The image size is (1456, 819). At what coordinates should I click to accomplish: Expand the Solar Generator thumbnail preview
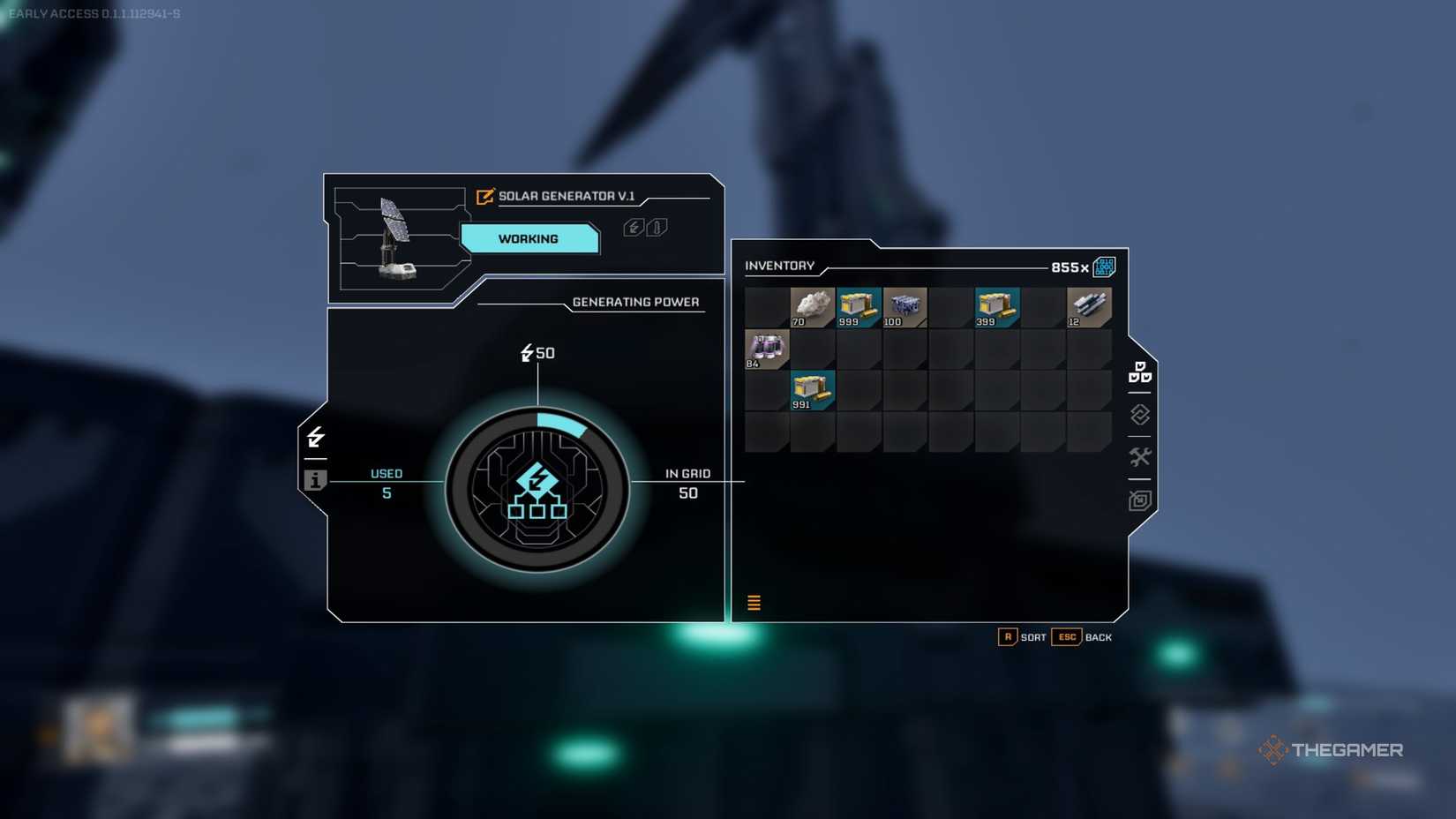coord(397,237)
